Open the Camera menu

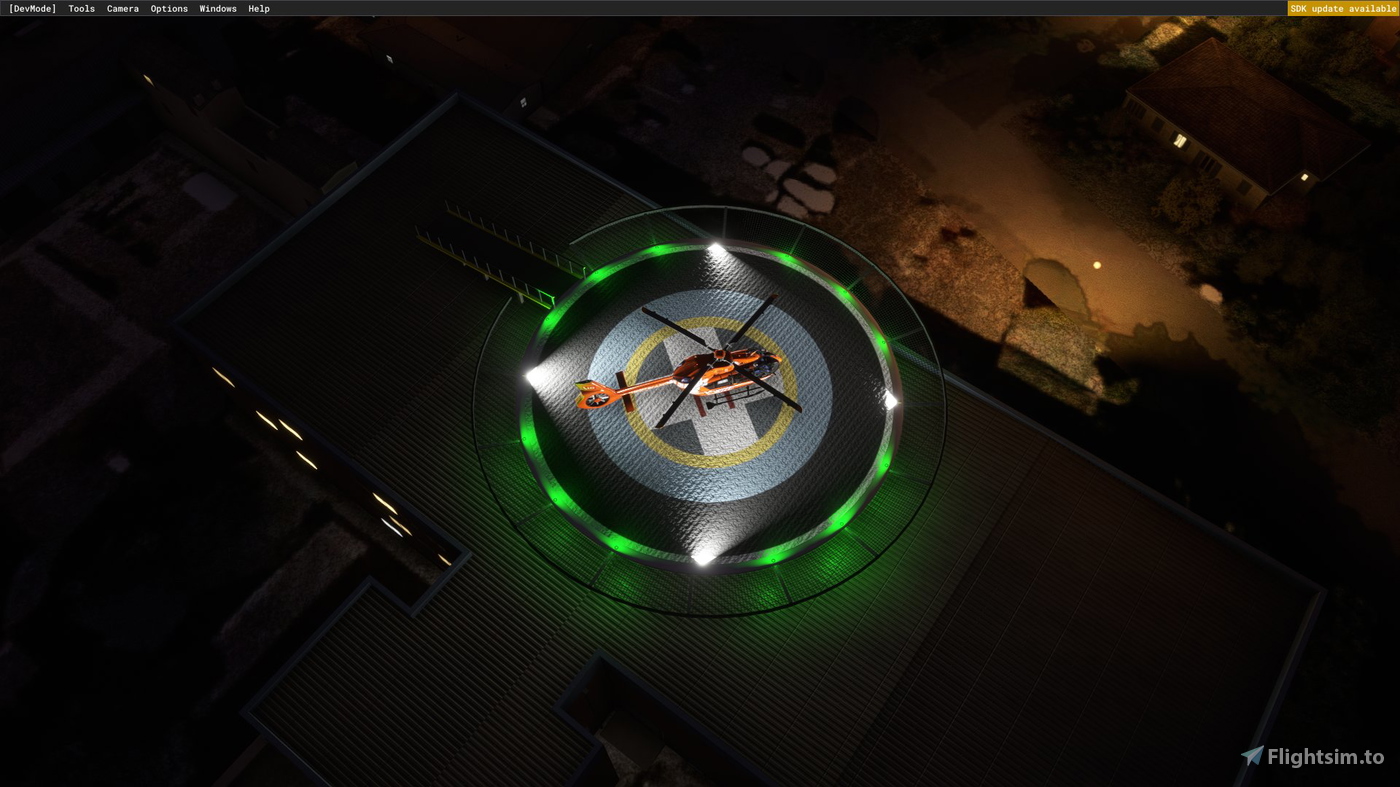122,8
